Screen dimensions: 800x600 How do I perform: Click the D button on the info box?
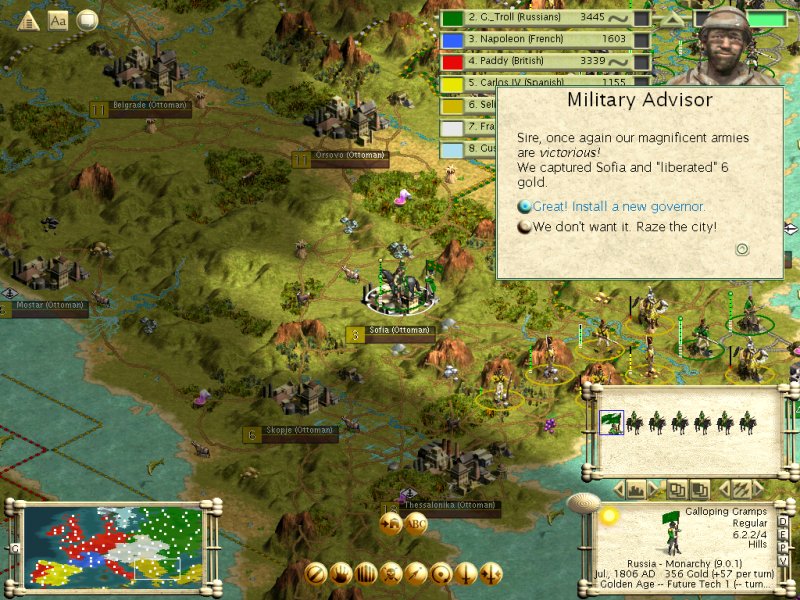pos(783,519)
